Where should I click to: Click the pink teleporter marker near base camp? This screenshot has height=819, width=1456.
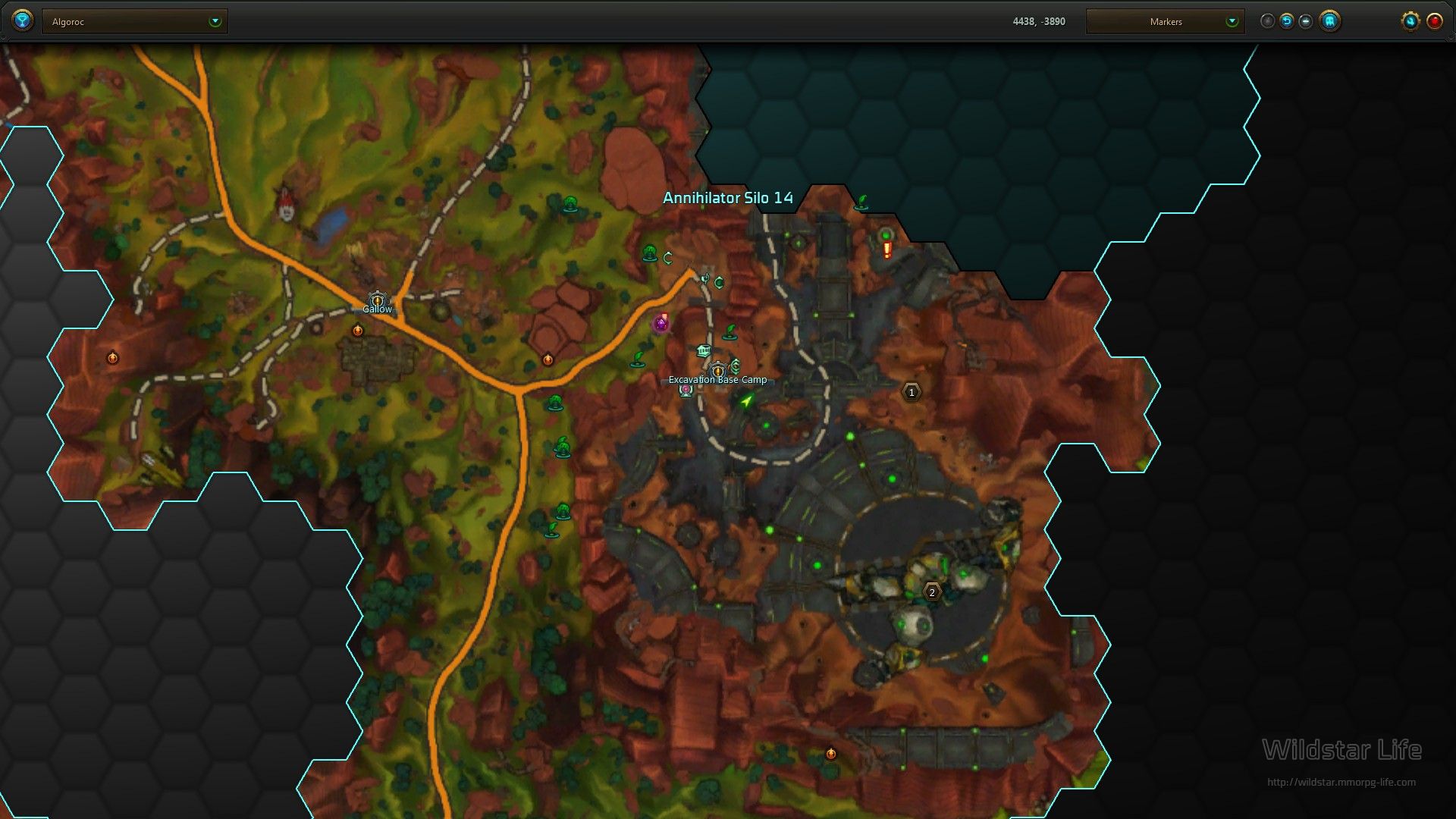coord(686,390)
